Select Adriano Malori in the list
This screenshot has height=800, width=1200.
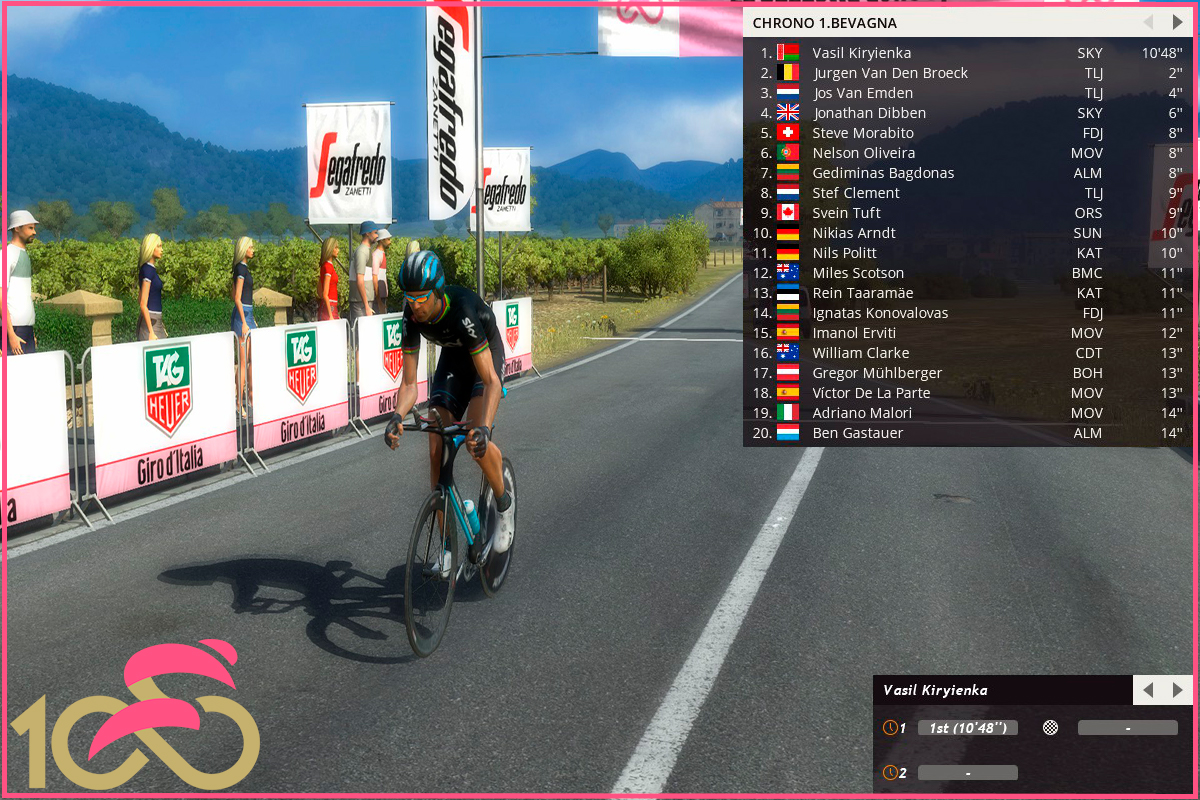(862, 413)
